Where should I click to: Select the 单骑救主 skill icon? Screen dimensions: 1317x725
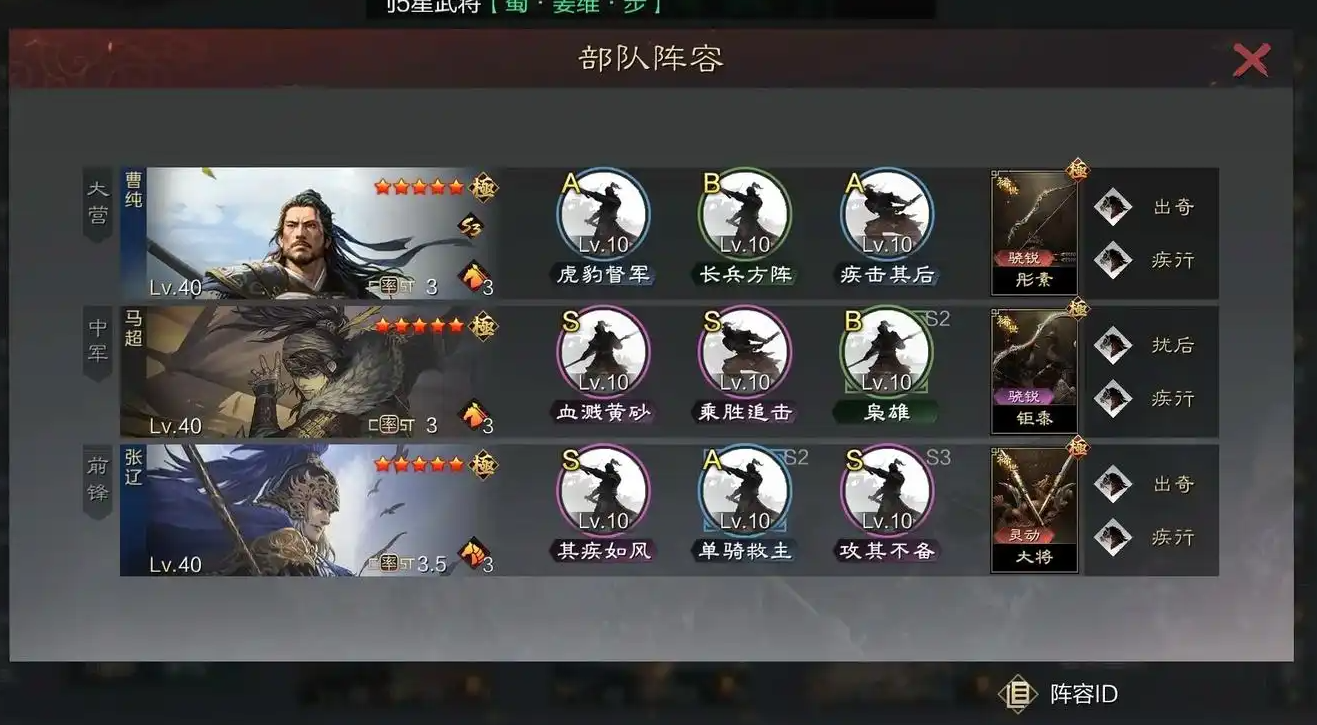click(744, 492)
